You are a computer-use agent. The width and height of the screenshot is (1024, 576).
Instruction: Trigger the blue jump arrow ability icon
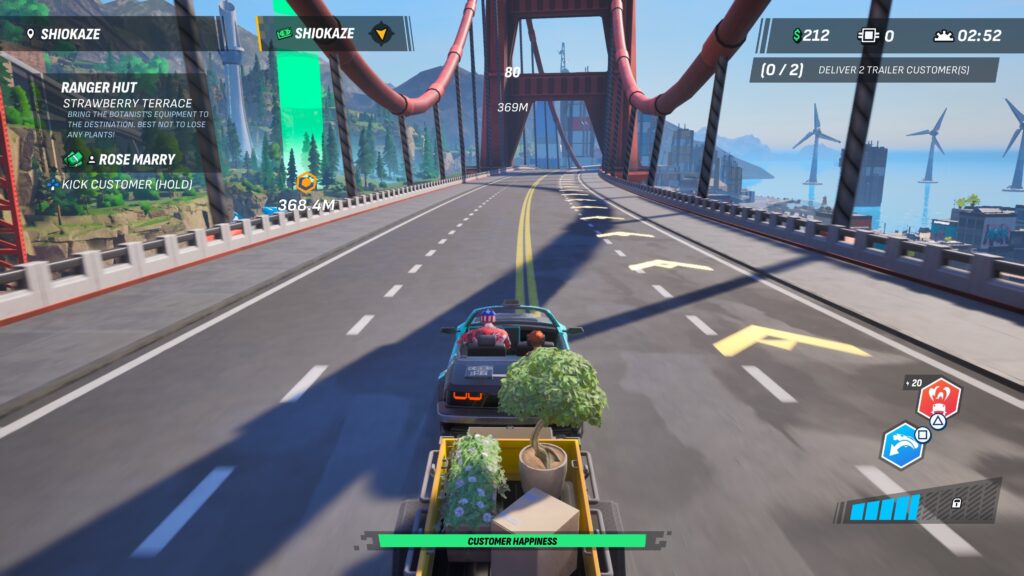click(x=902, y=445)
